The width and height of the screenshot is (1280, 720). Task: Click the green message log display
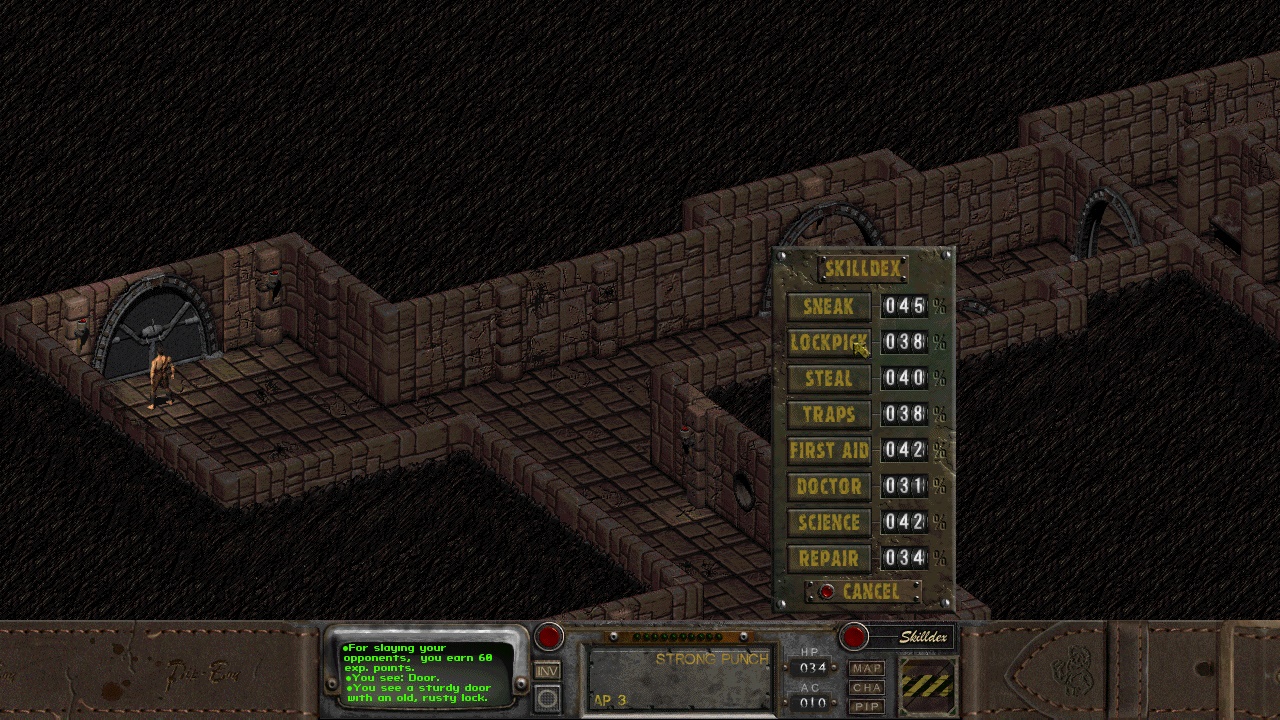click(x=424, y=671)
